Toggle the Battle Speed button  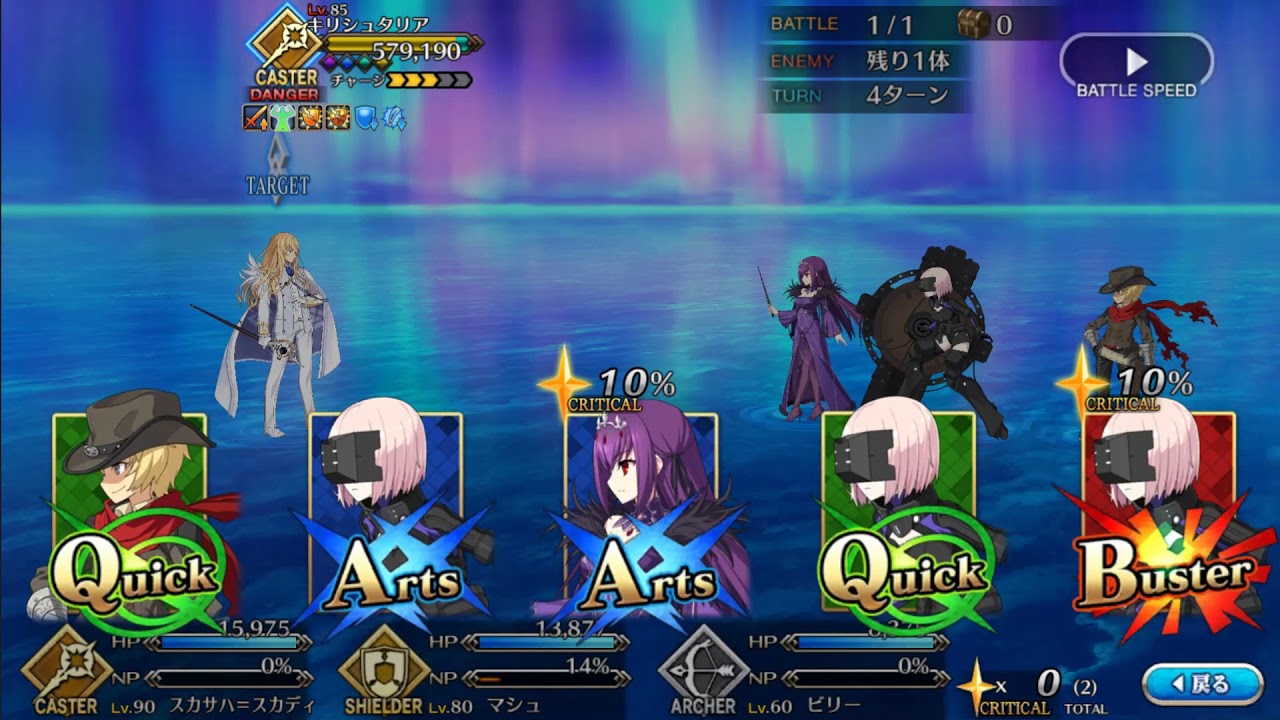[x=1136, y=67]
